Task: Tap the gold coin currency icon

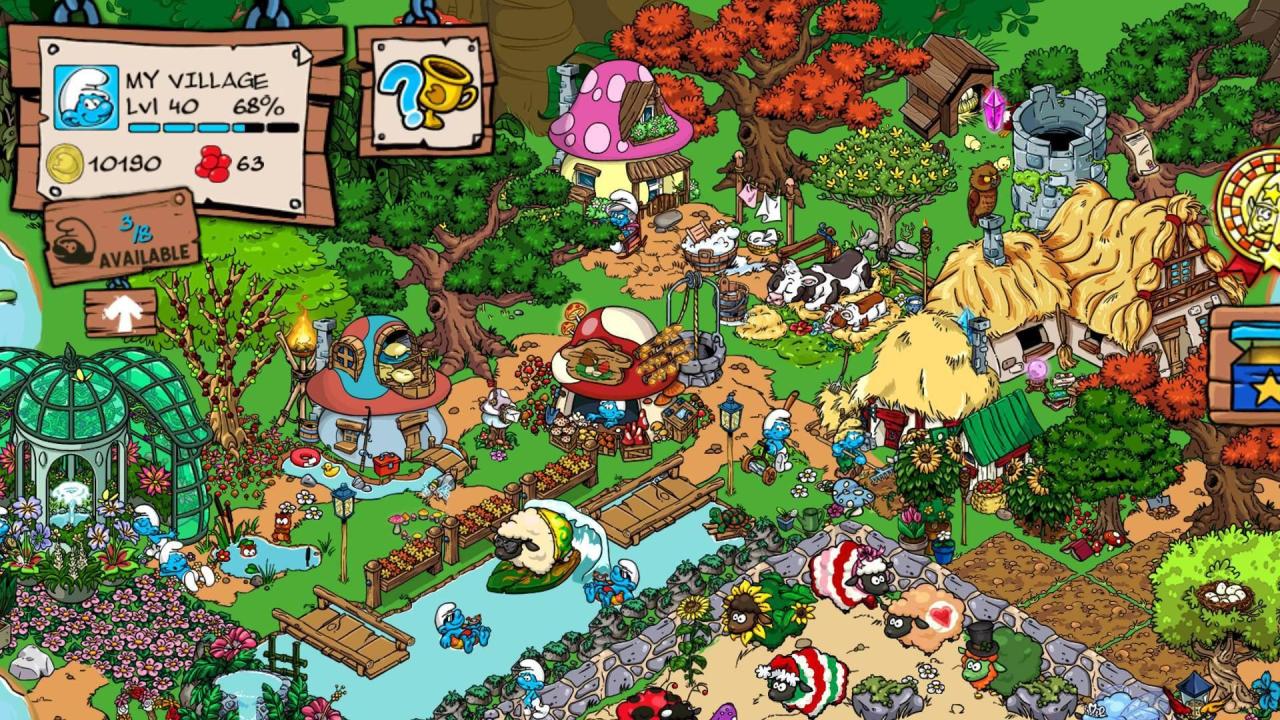Action: (68, 161)
